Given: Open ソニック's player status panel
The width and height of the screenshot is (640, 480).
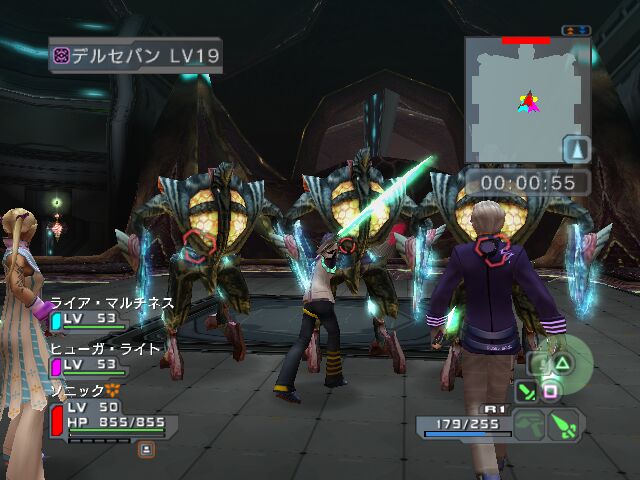Looking at the screenshot, I should pyautogui.click(x=108, y=415).
